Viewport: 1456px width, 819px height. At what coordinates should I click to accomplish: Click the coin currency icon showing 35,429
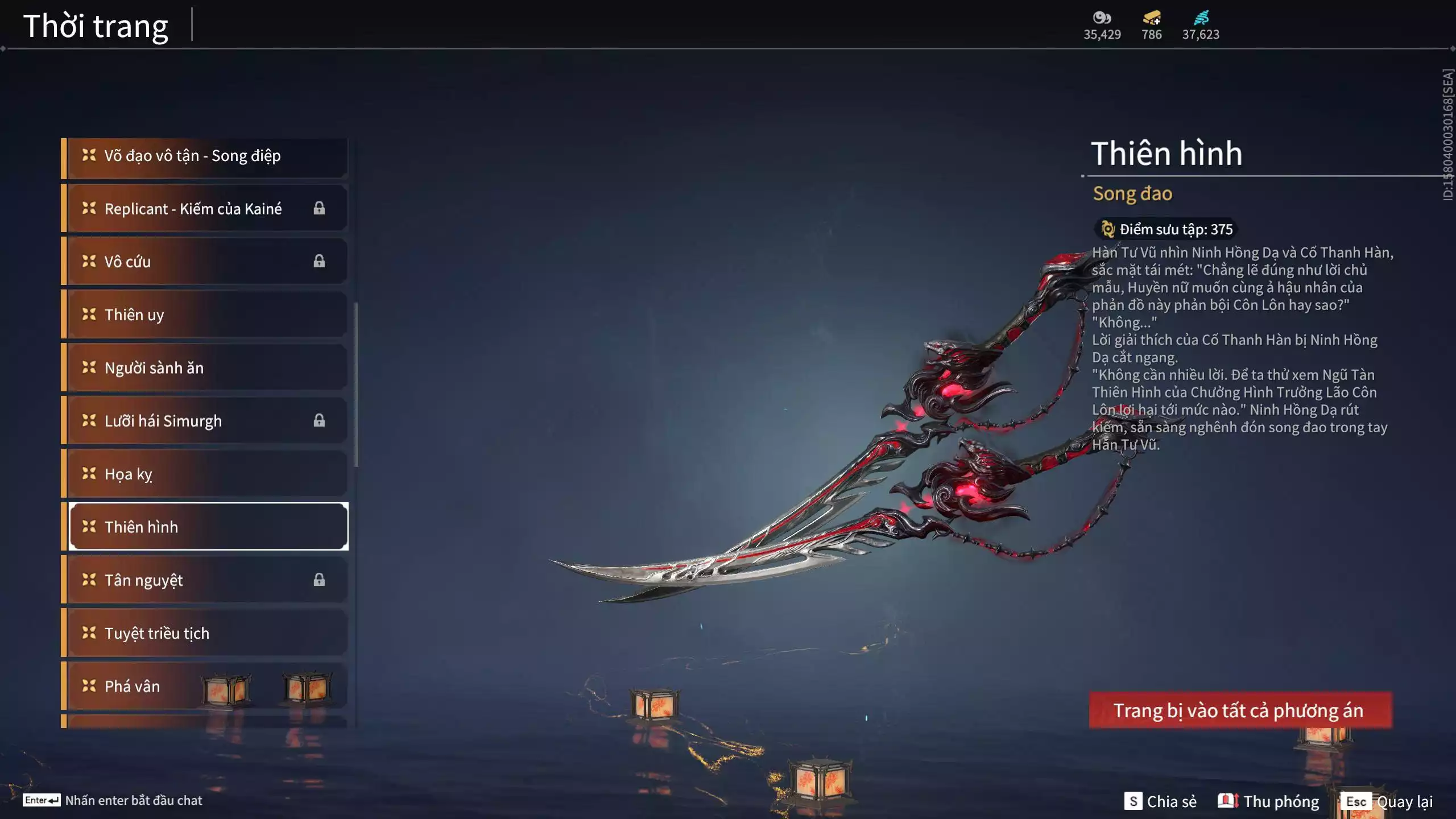click(1102, 18)
